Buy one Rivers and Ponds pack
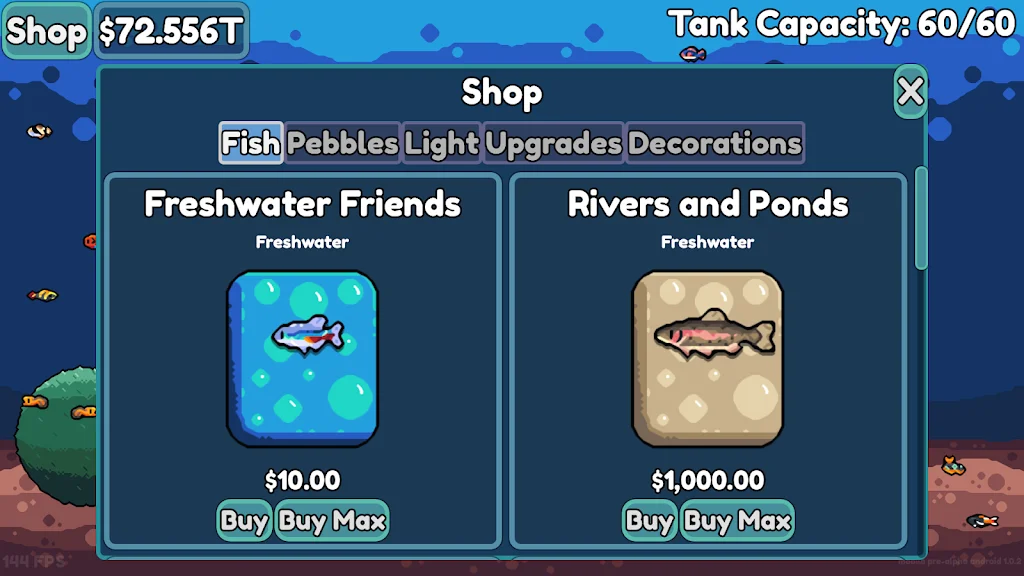 (x=649, y=521)
